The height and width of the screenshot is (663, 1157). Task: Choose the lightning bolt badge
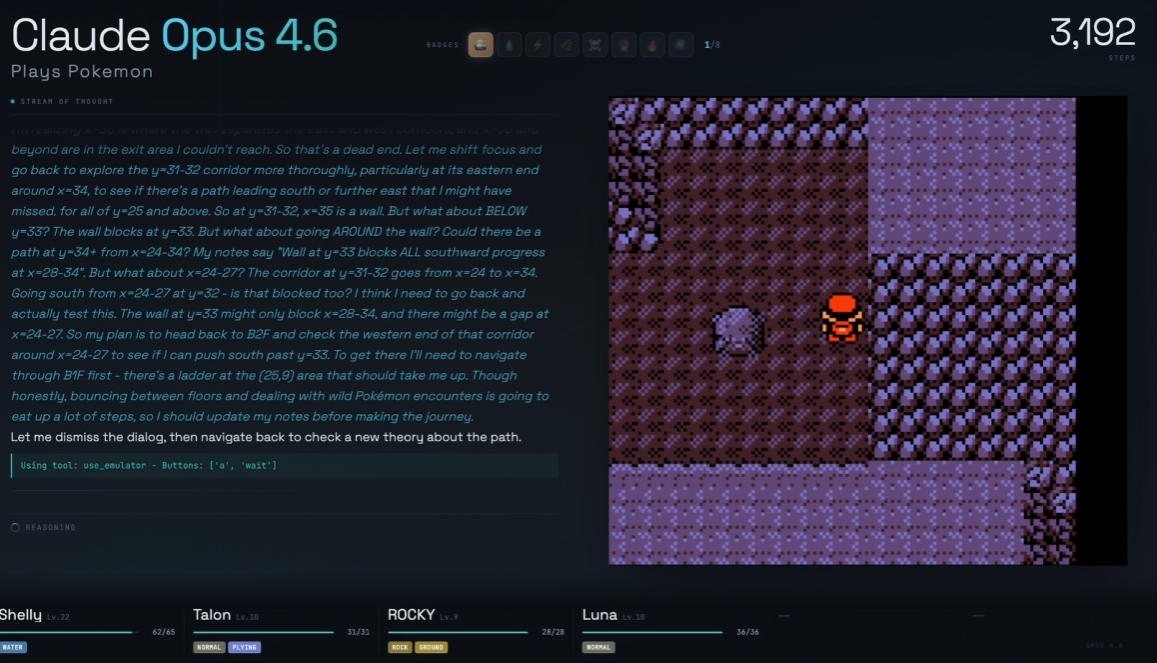(538, 45)
